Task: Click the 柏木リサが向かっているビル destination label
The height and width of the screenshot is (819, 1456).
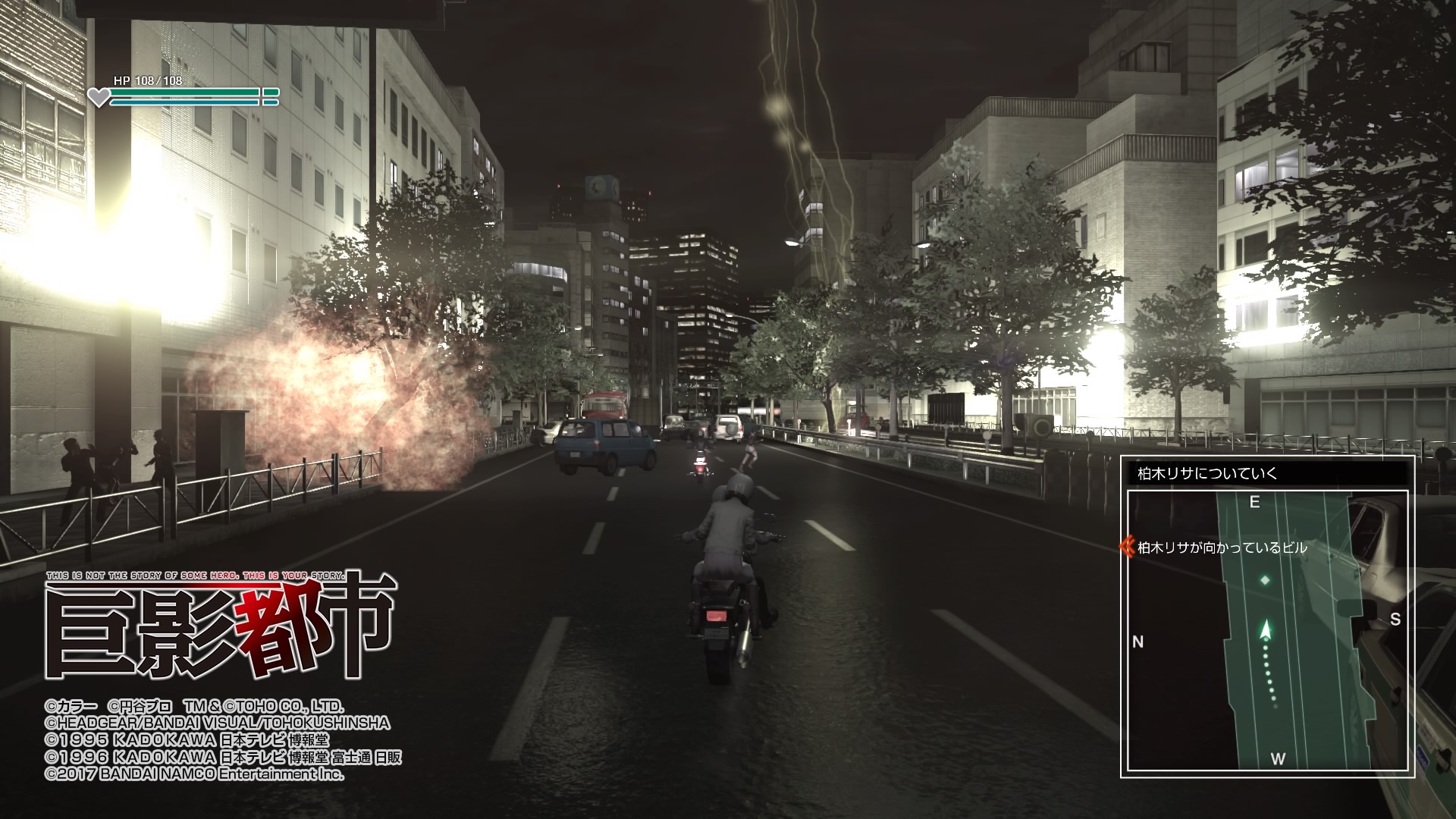Action: pyautogui.click(x=1222, y=548)
